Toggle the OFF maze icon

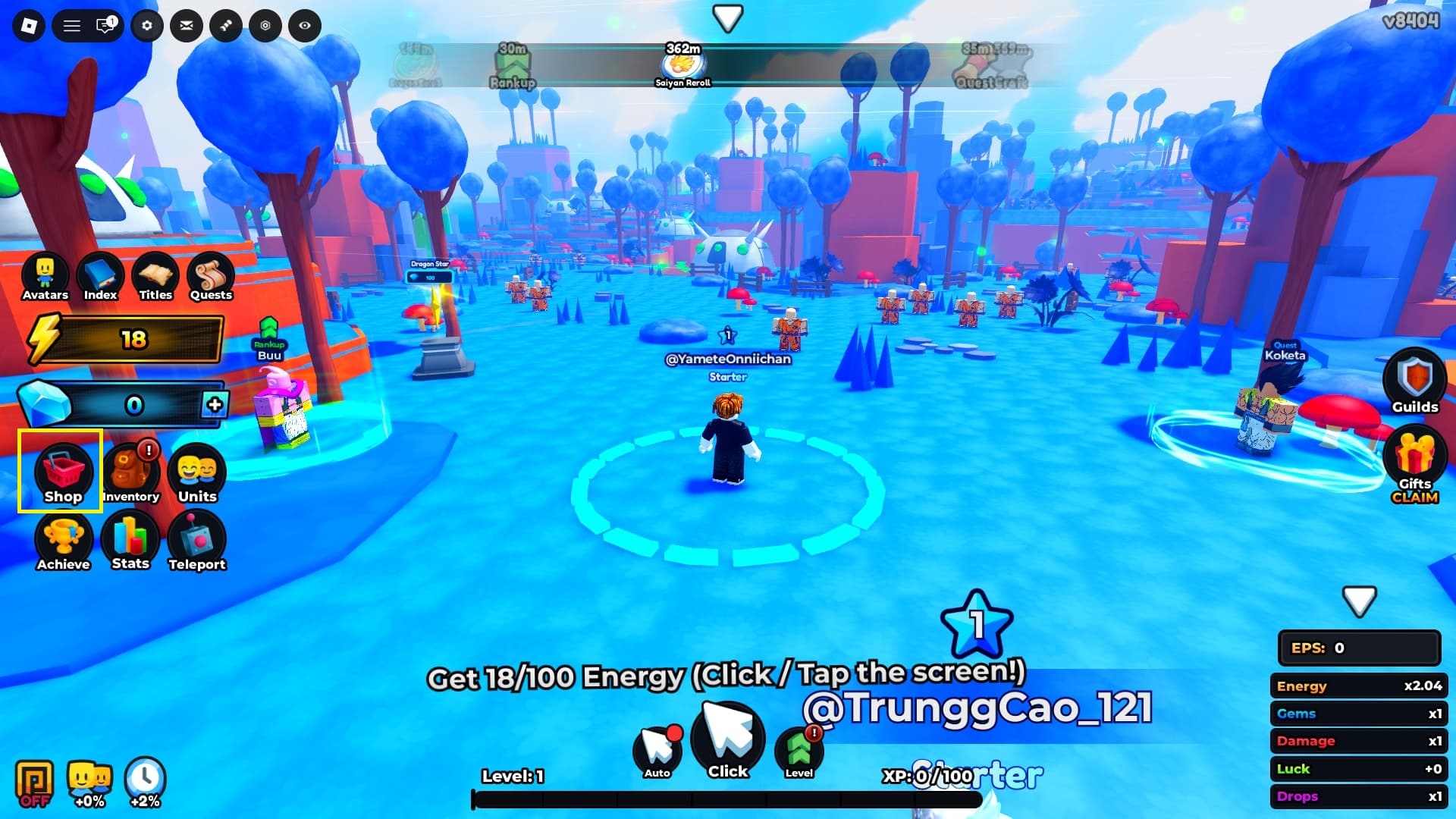(35, 782)
